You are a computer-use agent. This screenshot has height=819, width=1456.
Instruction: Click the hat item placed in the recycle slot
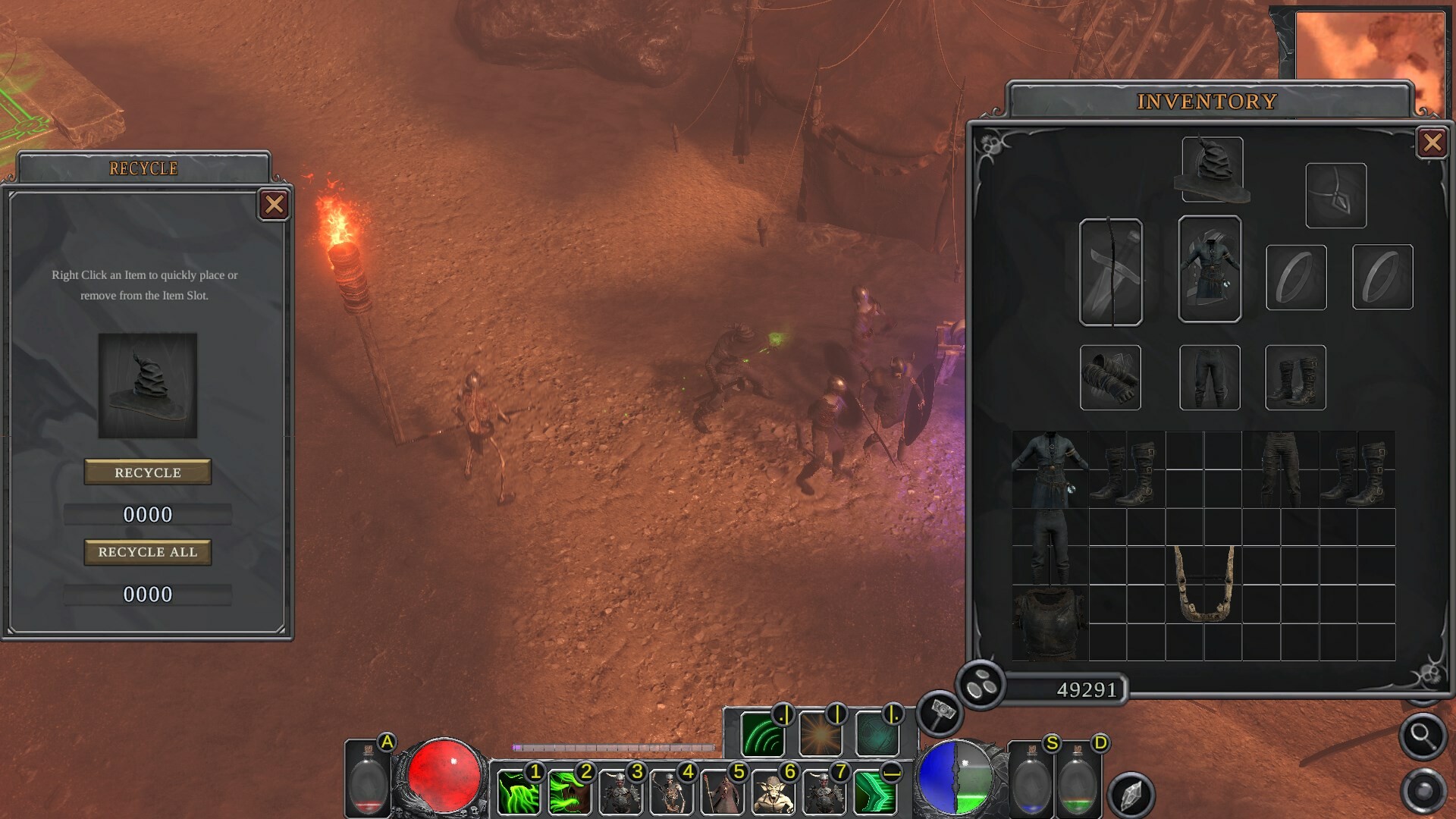click(x=146, y=383)
